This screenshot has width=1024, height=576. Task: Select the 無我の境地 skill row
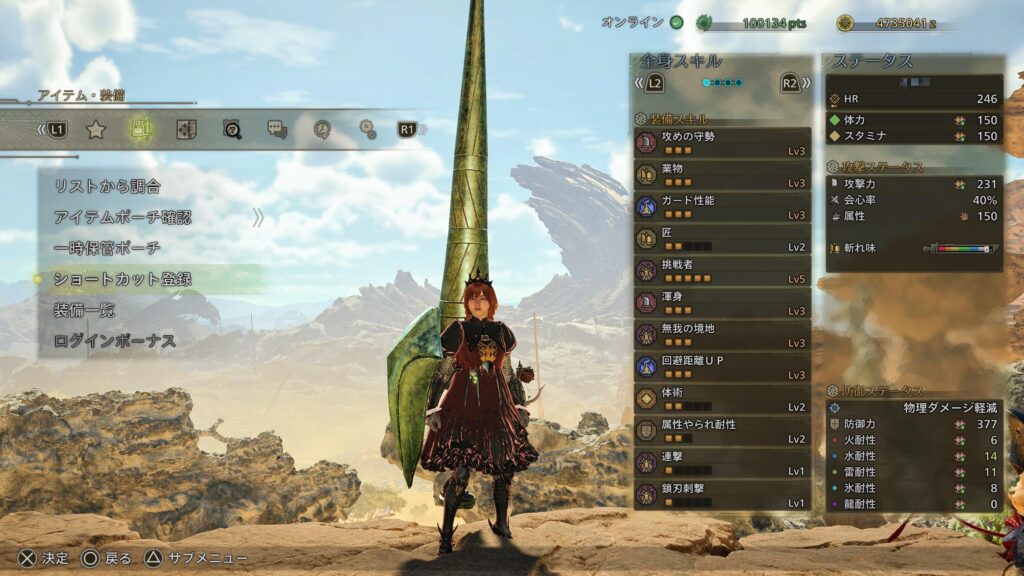click(721, 334)
